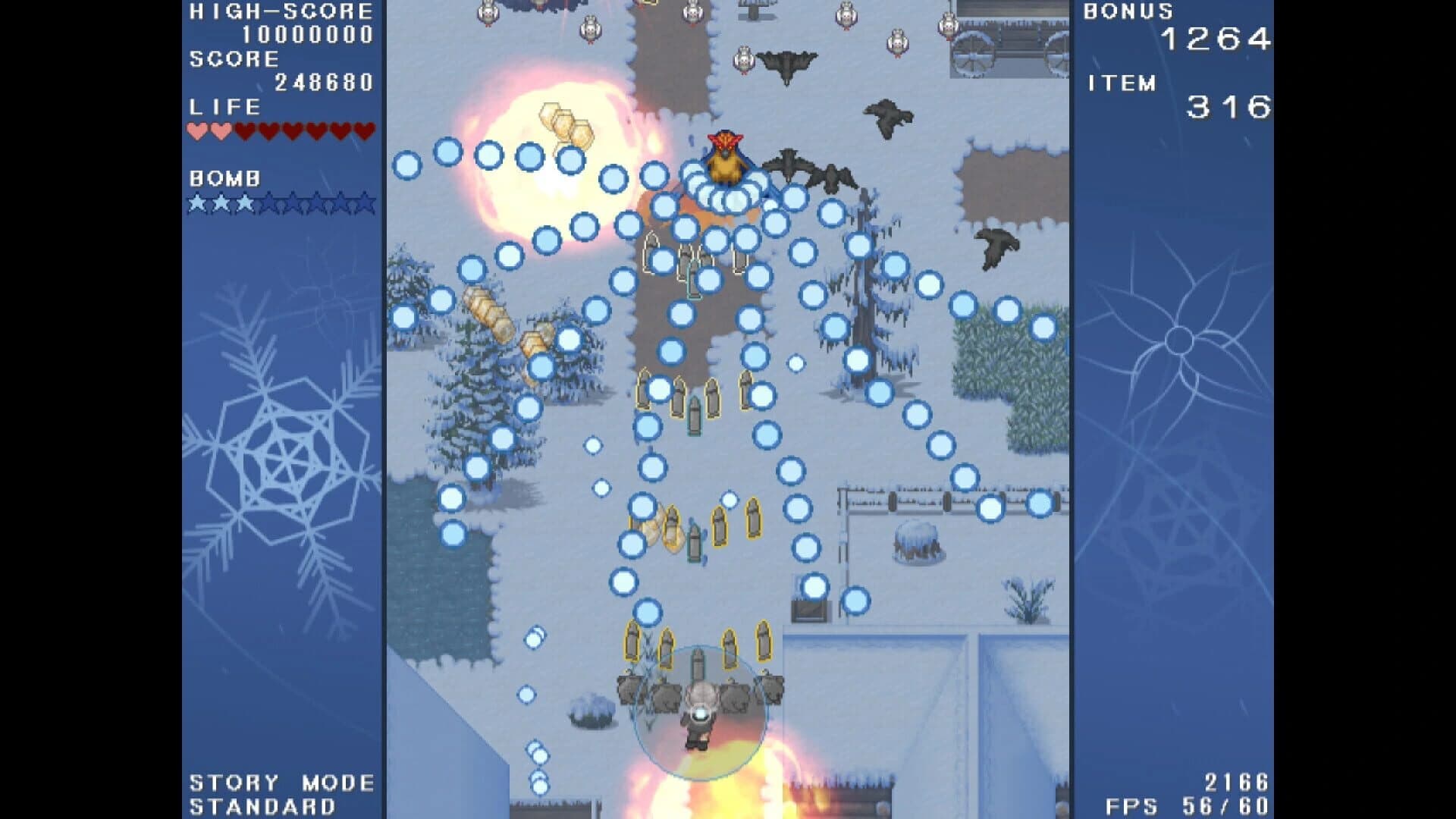Image resolution: width=1456 pixels, height=819 pixels.
Task: Toggle the last empty star in BOMB row
Action: coord(365,203)
